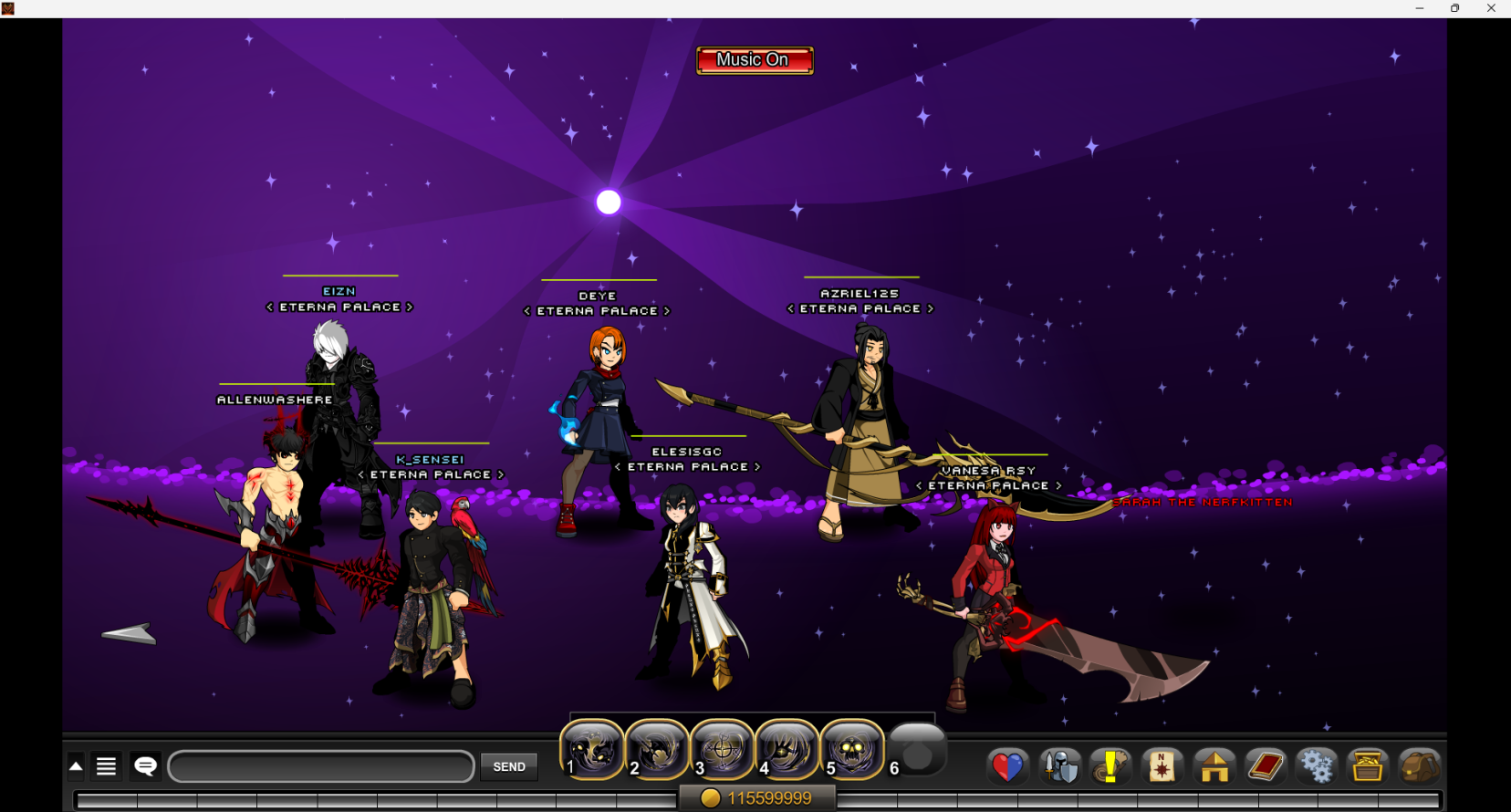1511x812 pixels.
Task: Open the red and blue heart menu
Action: tap(1008, 766)
